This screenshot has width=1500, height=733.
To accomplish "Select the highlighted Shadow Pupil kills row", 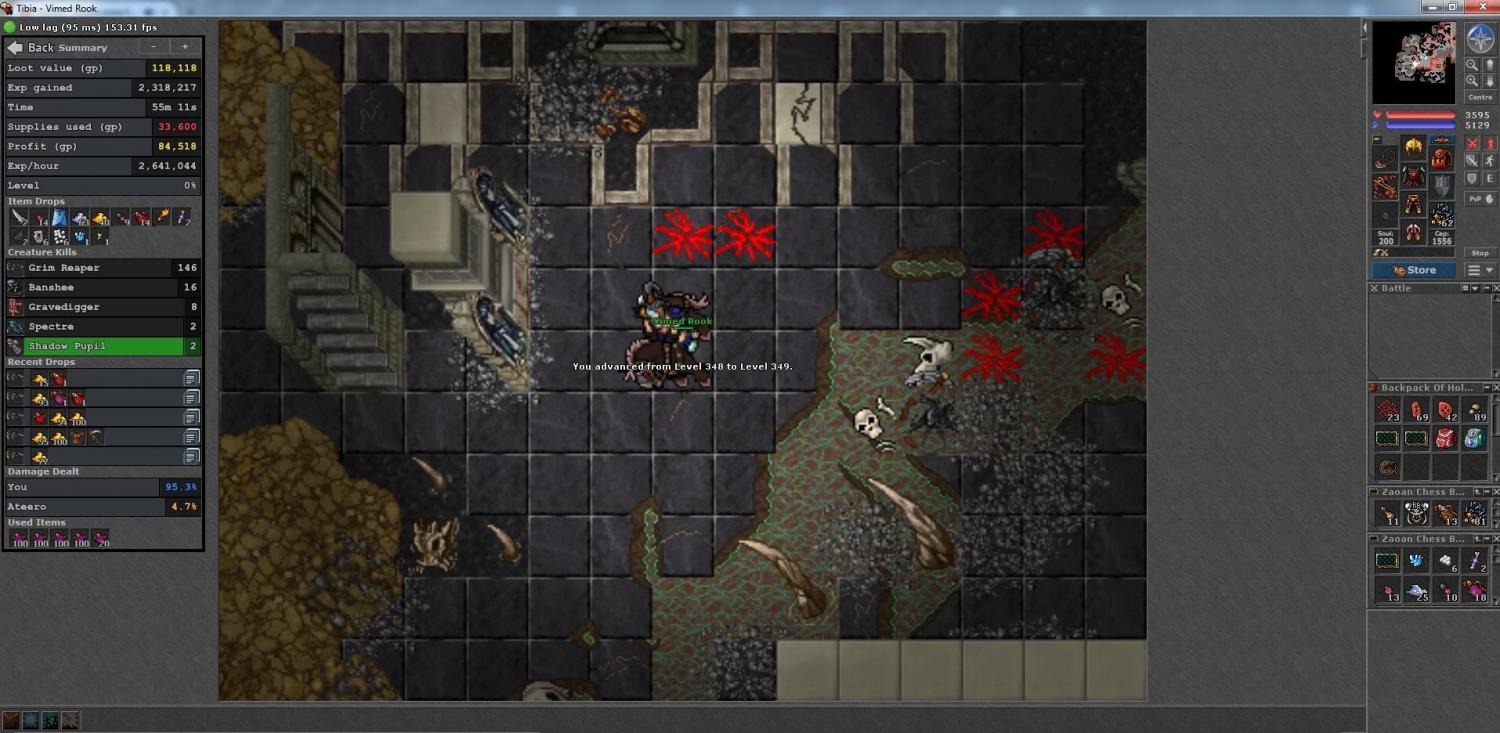I will 102,346.
